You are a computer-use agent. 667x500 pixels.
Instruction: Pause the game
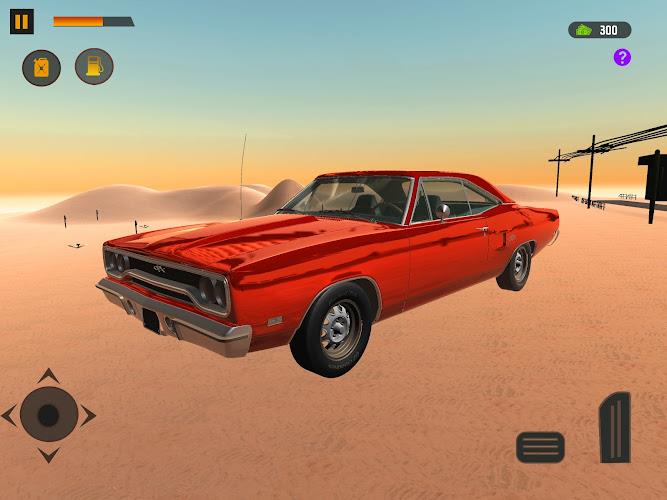[x=21, y=21]
